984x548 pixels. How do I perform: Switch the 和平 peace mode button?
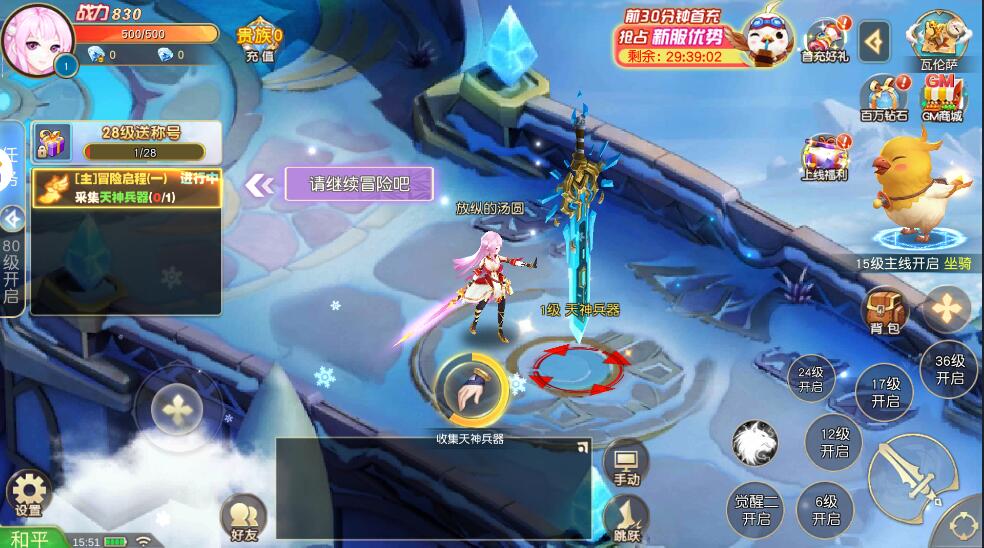coord(30,539)
